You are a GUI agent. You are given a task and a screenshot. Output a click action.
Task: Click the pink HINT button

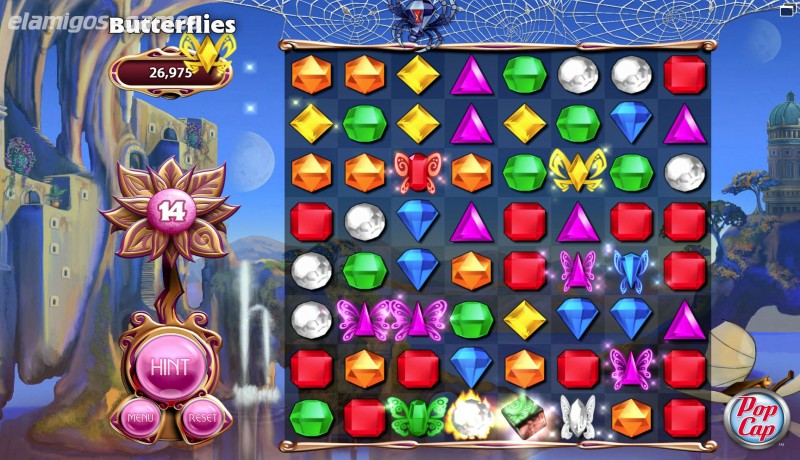170,365
